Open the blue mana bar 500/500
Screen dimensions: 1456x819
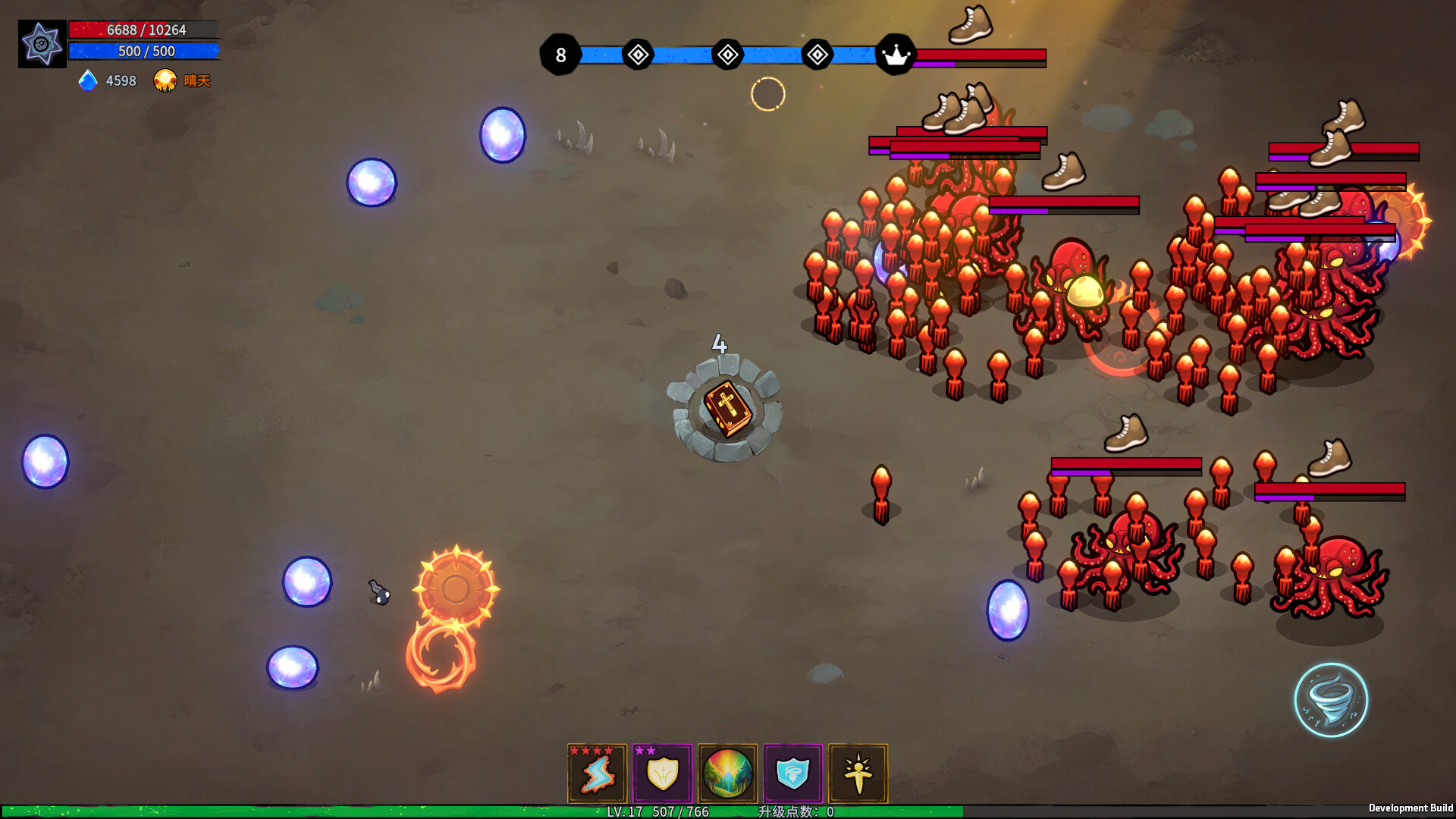click(144, 52)
